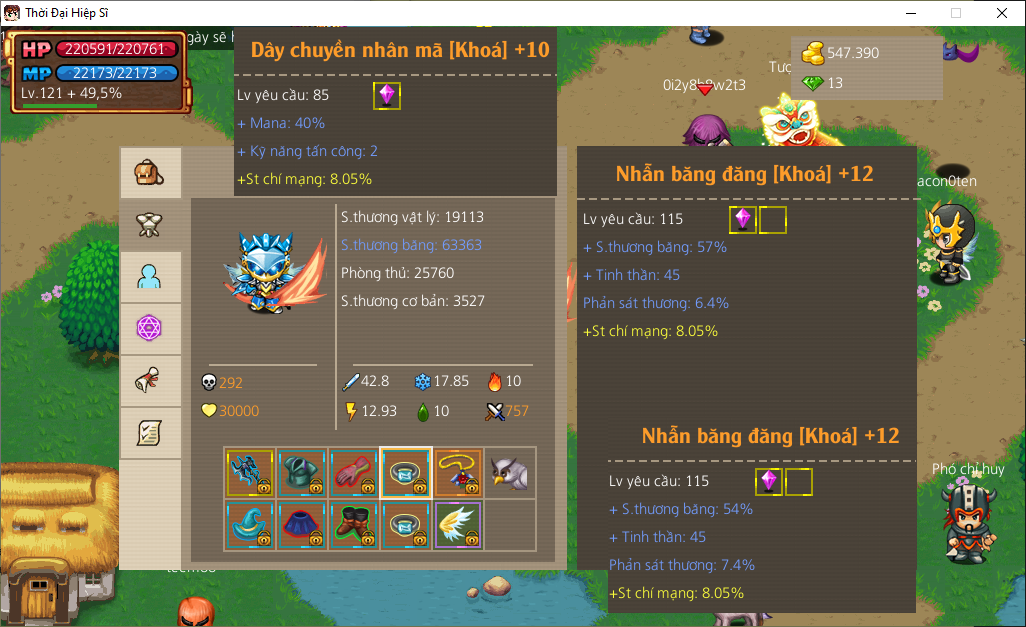Select the gold necklace slot
Viewport: 1026px width, 627px height.
pos(458,473)
